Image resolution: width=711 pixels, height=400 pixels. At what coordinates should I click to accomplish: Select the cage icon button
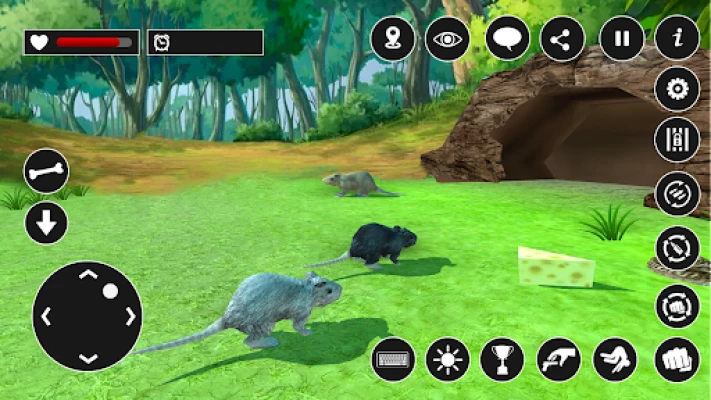click(x=677, y=139)
